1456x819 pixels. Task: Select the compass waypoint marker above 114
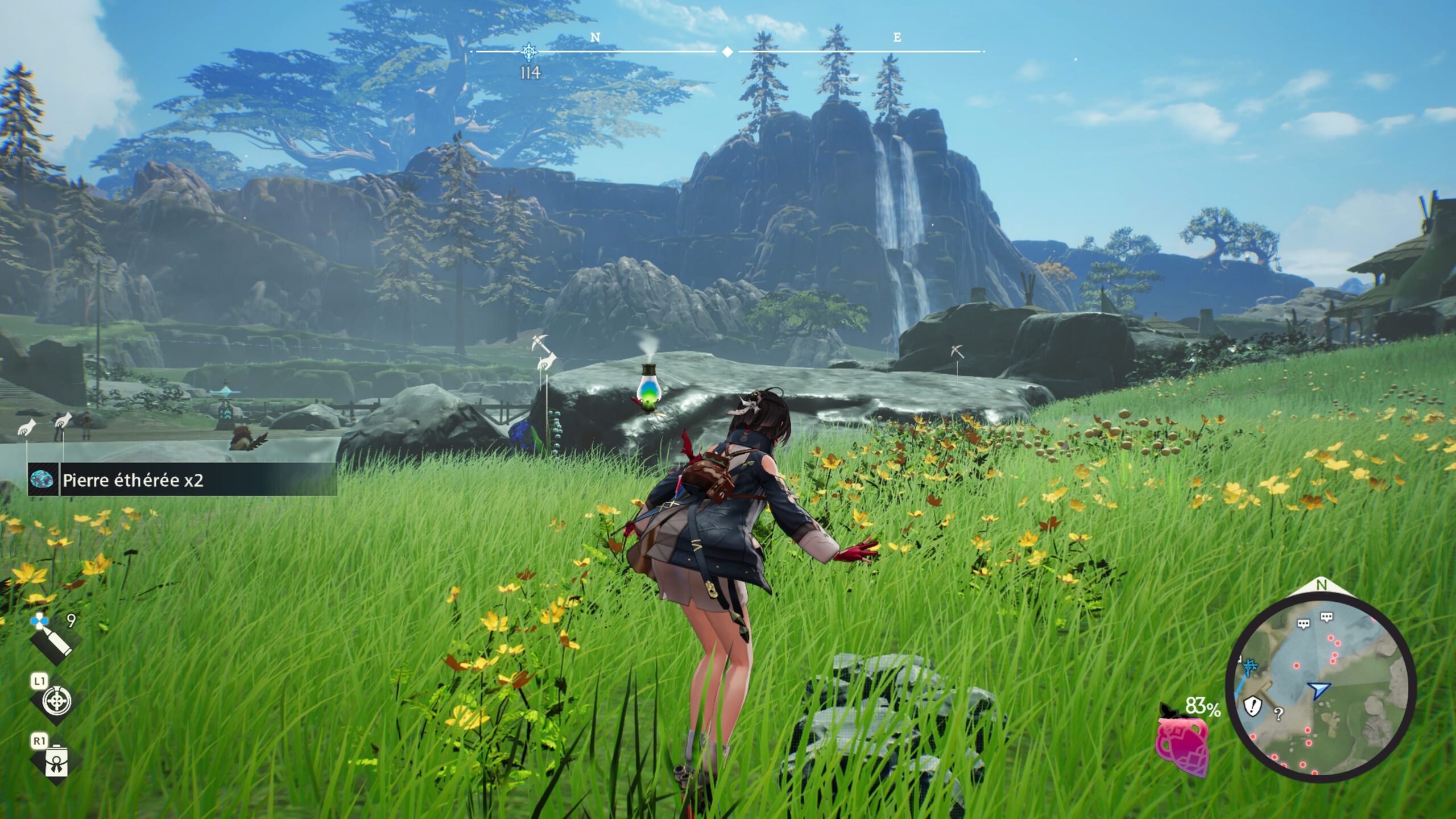pos(530,52)
